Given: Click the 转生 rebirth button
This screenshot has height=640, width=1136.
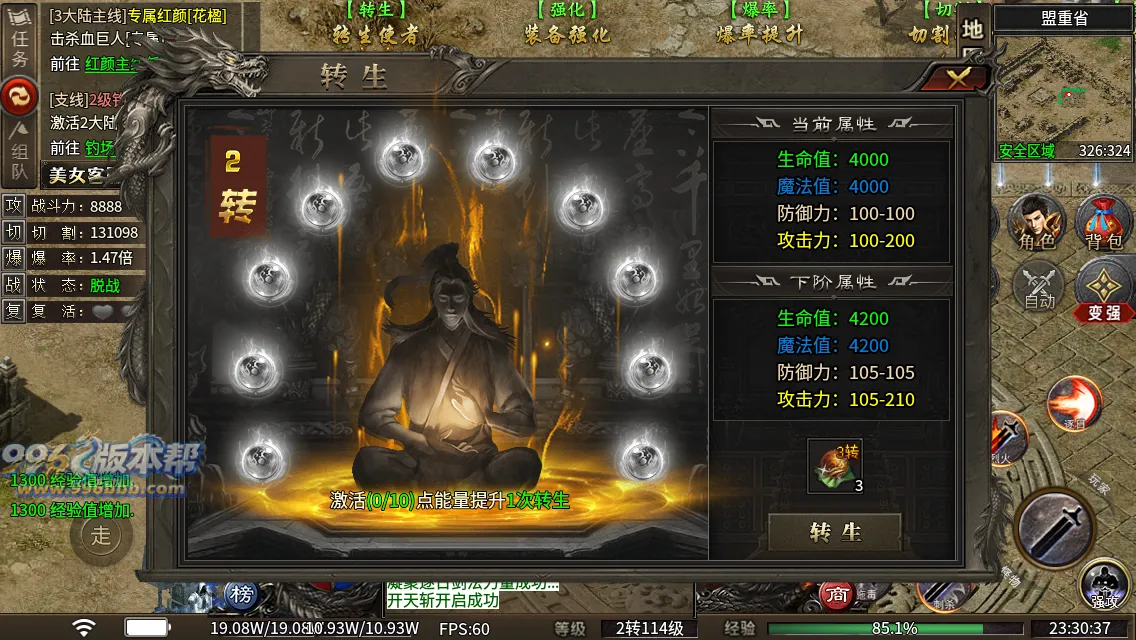Looking at the screenshot, I should pos(835,532).
